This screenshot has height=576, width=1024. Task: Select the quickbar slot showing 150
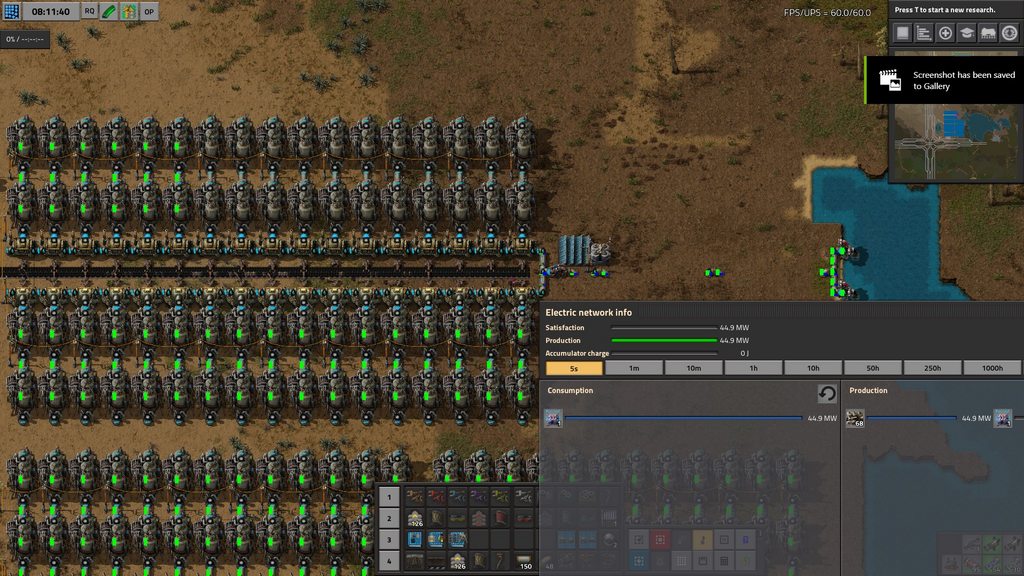click(x=523, y=561)
